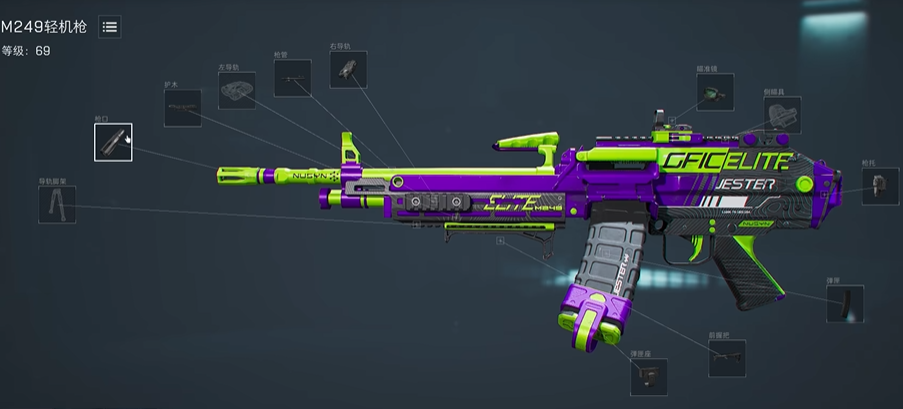Select the barrel (枪管) attachment slot
Viewport: 903px width, 409px height.
click(292, 78)
